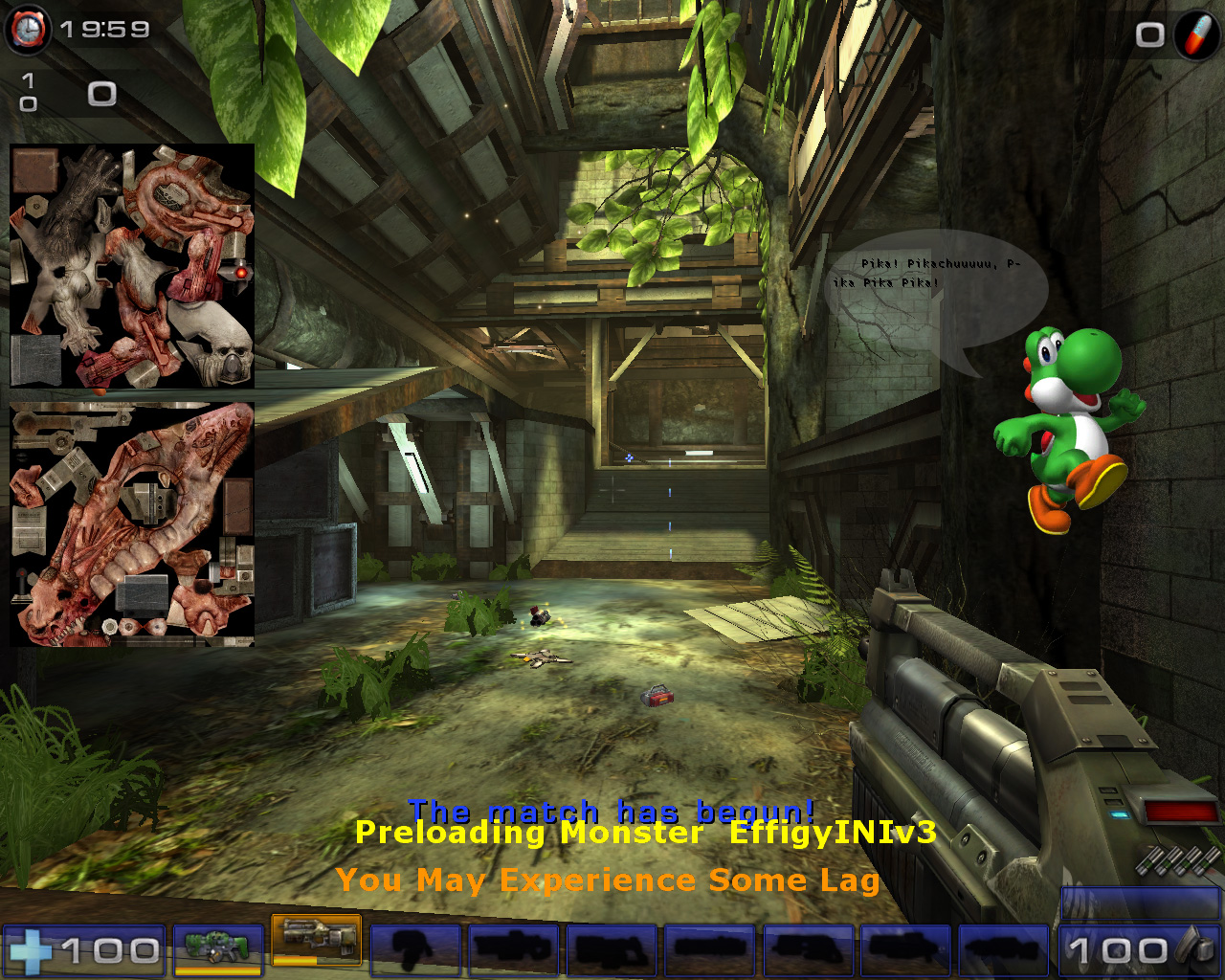The width and height of the screenshot is (1225, 980).
Task: Click the health cross icon
Action: coord(33,949)
